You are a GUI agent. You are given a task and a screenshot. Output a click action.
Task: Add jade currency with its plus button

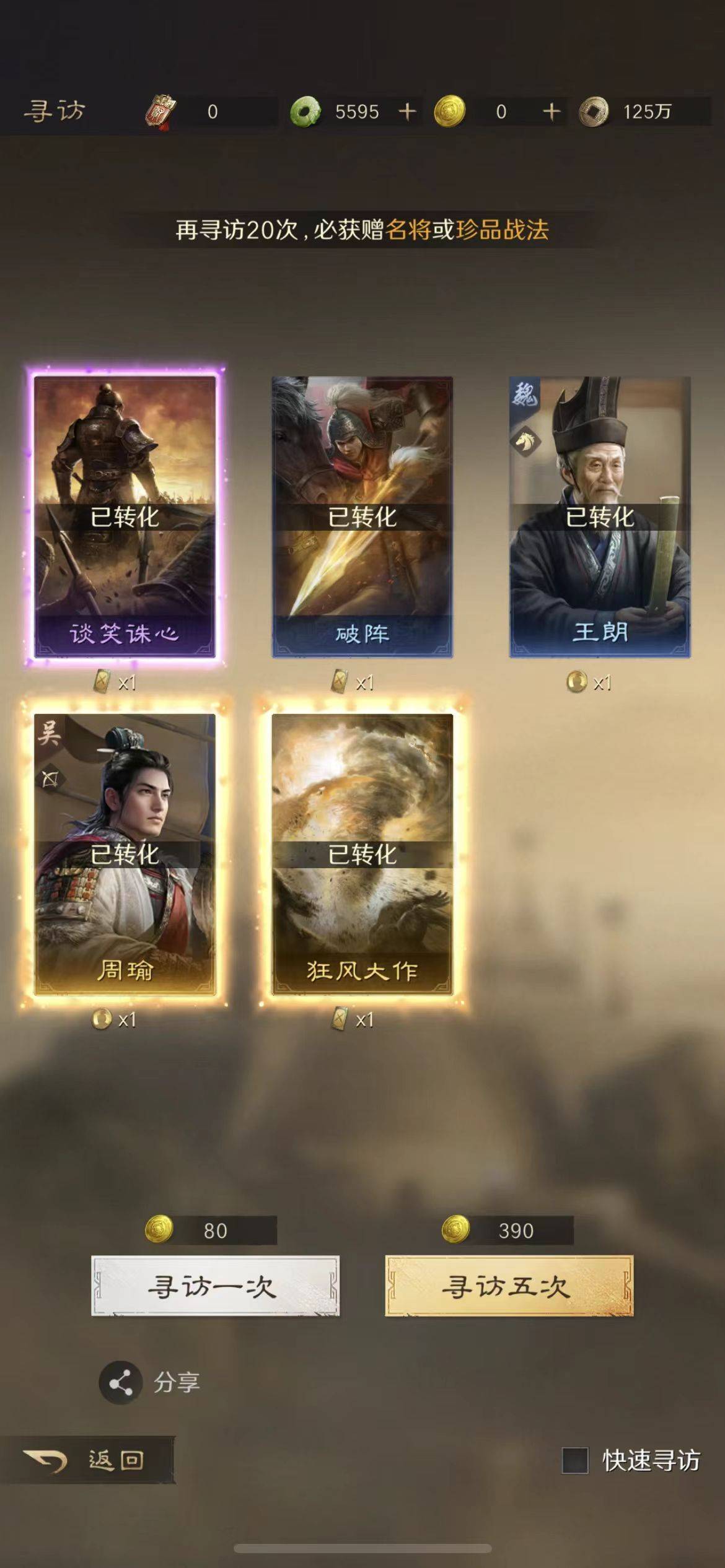(407, 111)
